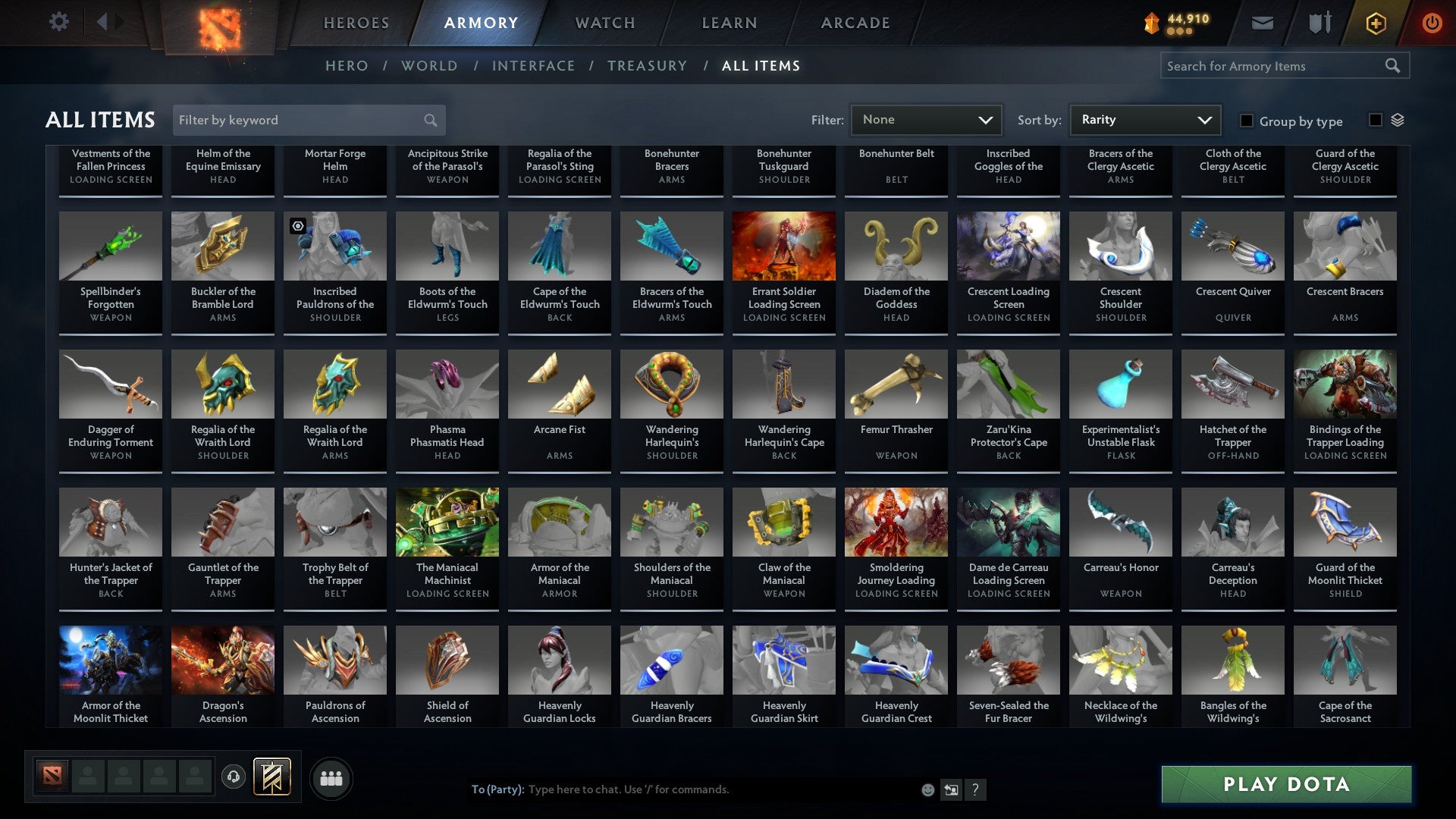
Task: Open the WATCH menu item
Action: coord(604,23)
